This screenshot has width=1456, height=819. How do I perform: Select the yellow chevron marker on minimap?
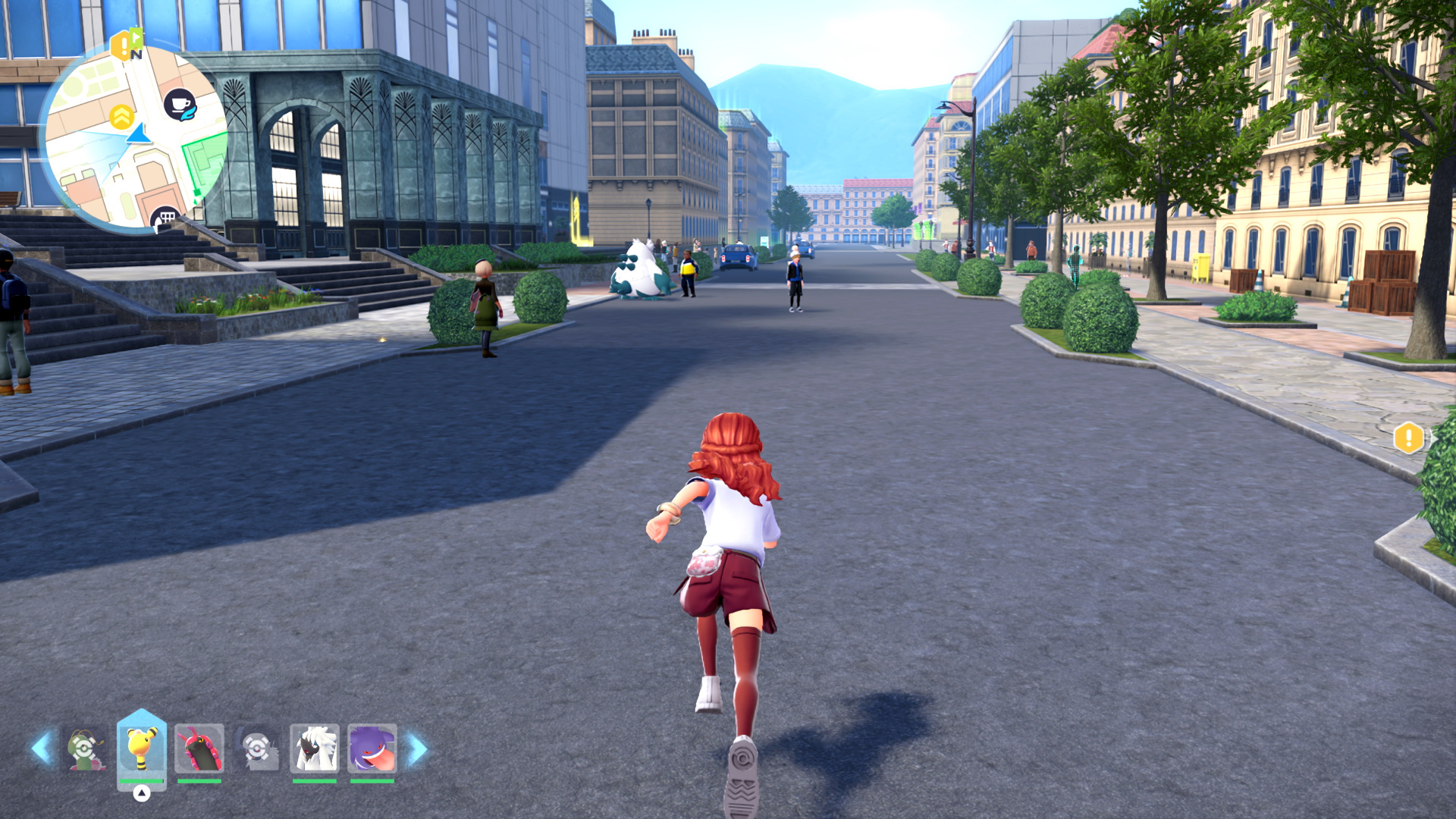[121, 118]
